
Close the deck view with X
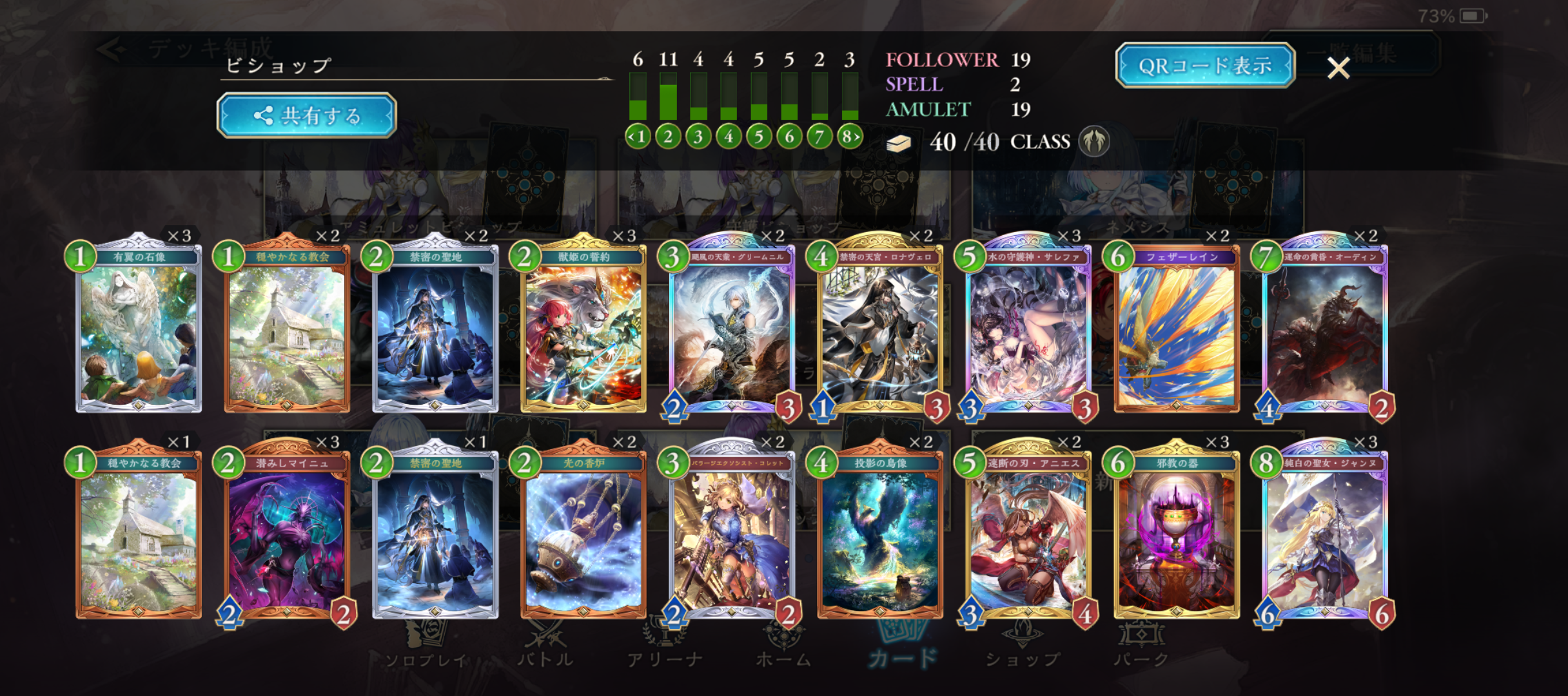(x=1338, y=68)
